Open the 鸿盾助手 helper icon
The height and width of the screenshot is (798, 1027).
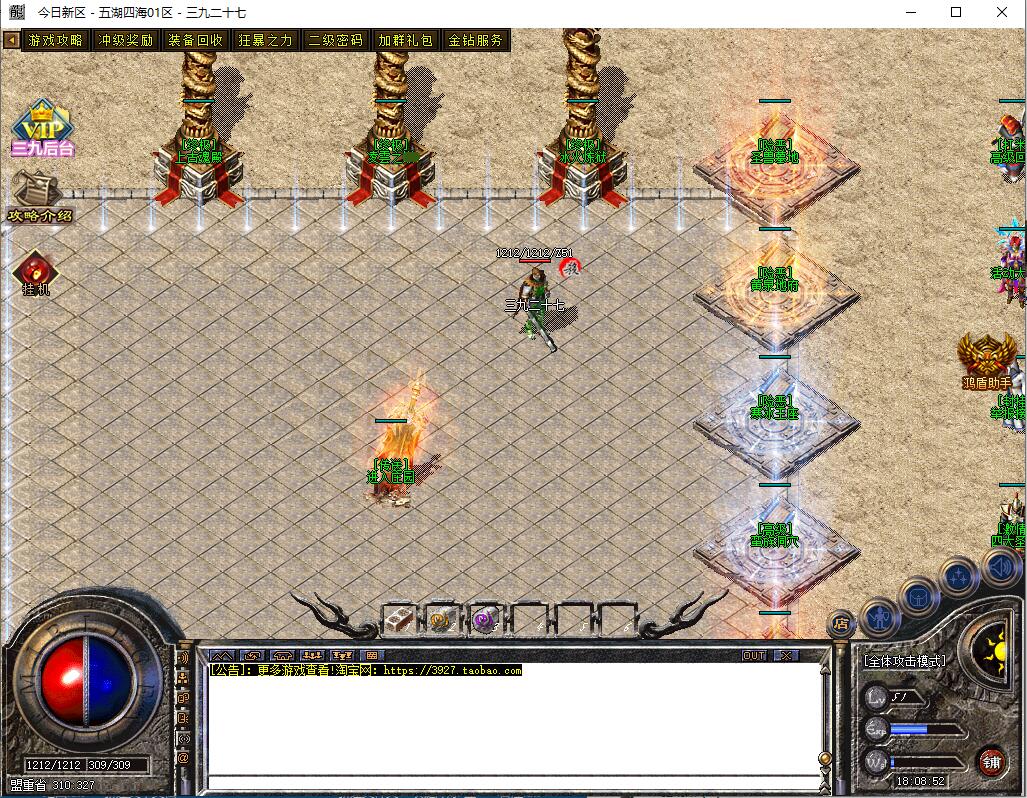[987, 360]
